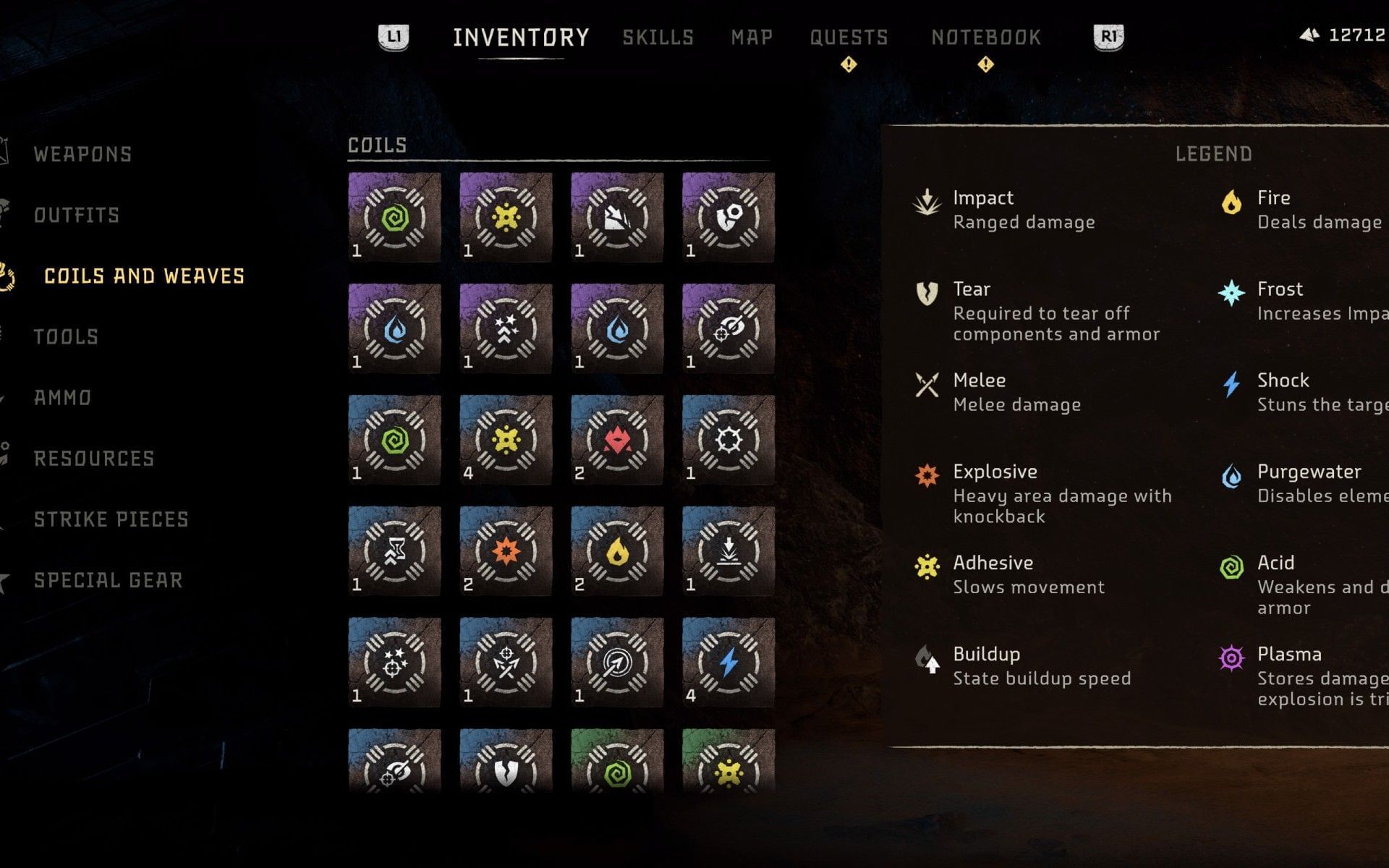Select the Weapons category in the sidebar
Image resolution: width=1389 pixels, height=868 pixels.
[83, 154]
